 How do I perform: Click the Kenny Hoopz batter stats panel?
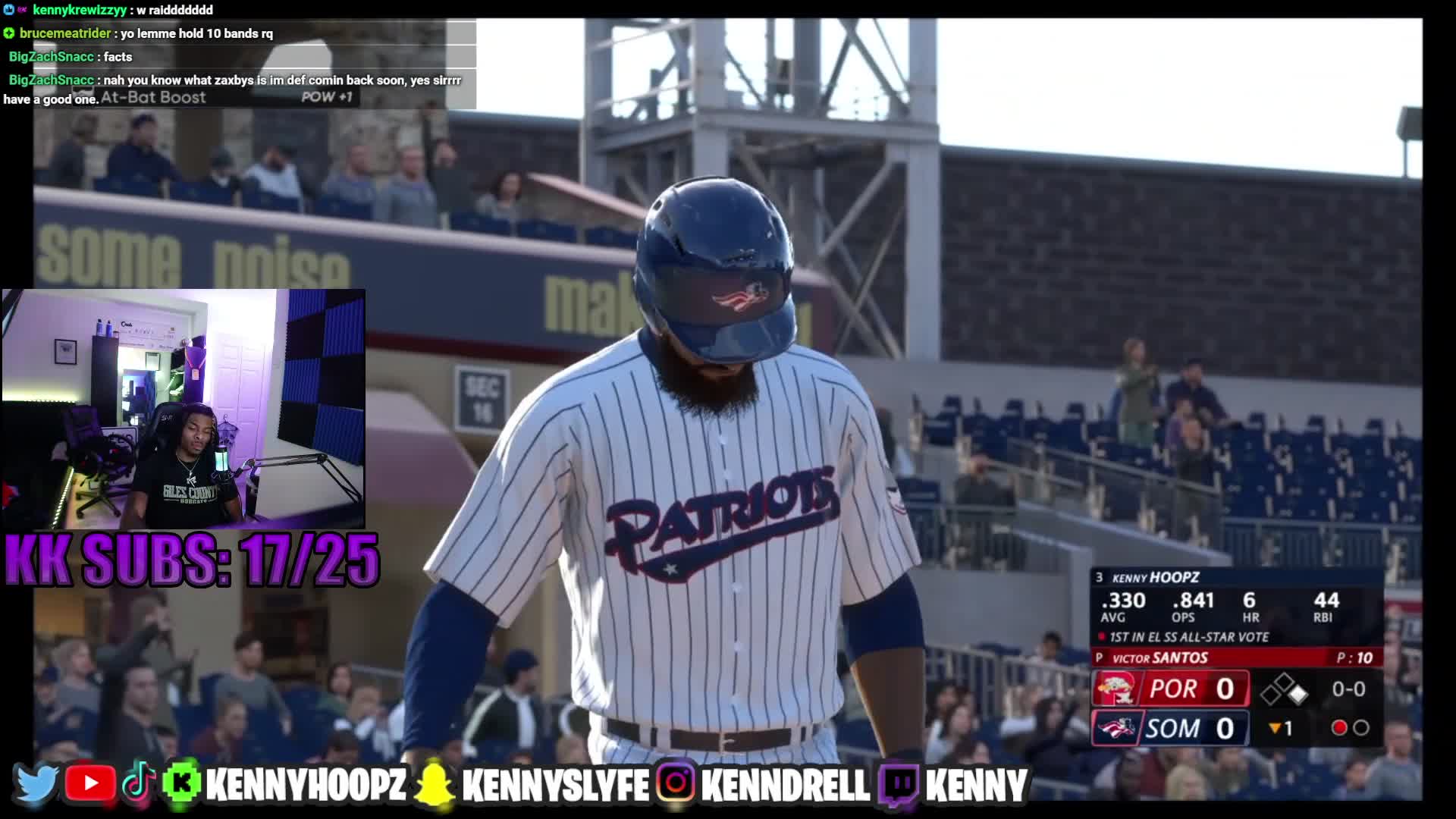(1236, 607)
